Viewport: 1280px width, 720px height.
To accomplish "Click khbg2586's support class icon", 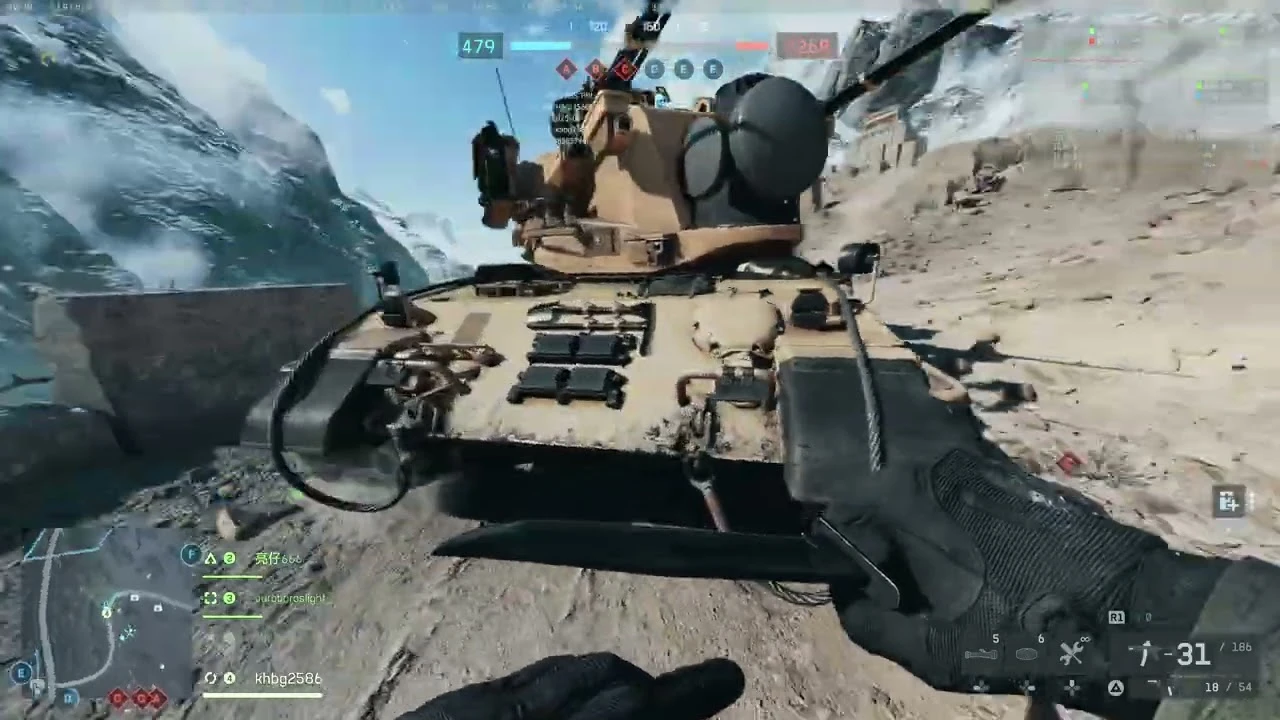I will (x=212, y=678).
